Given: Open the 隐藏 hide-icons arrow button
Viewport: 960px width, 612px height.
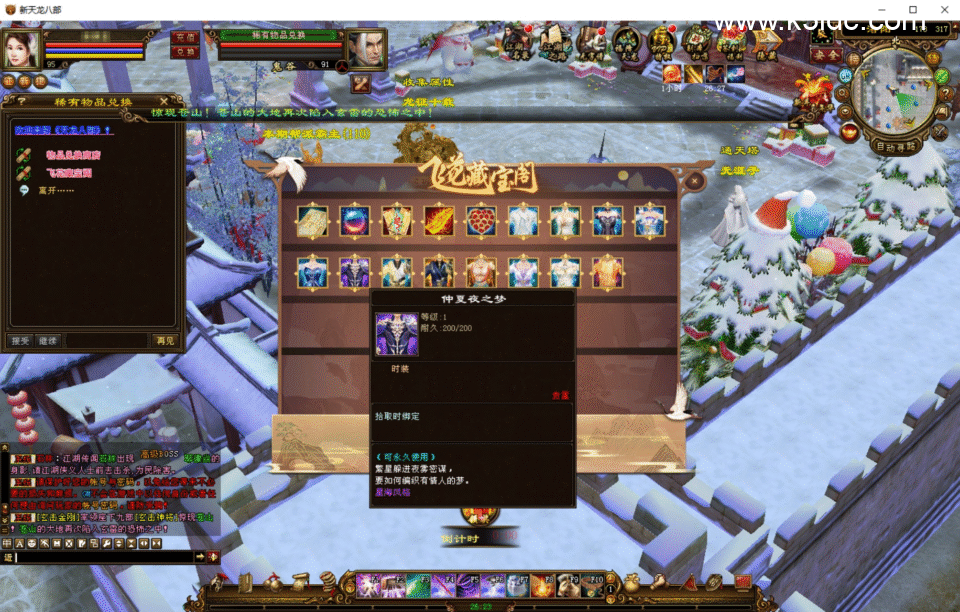Looking at the screenshot, I should coord(769,41).
